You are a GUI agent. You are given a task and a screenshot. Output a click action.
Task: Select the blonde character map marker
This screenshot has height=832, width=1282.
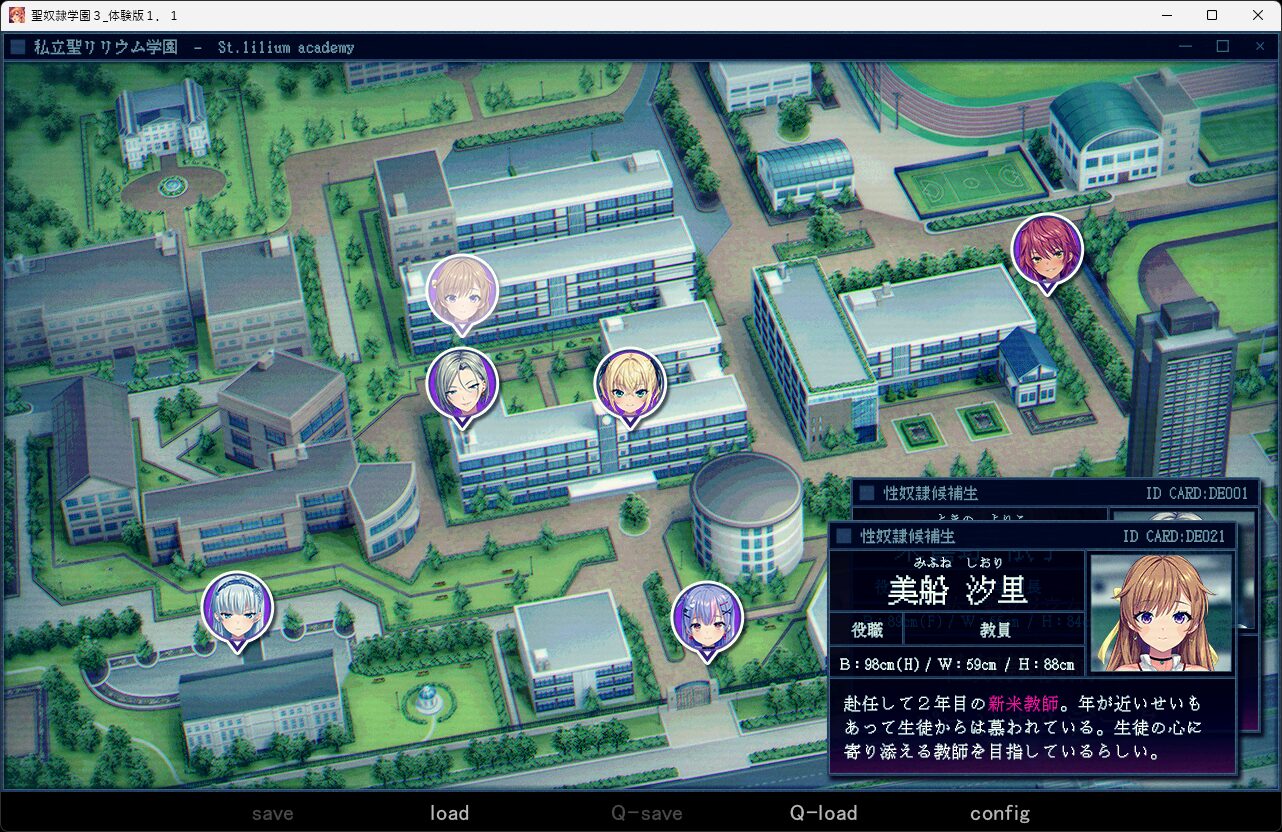630,383
